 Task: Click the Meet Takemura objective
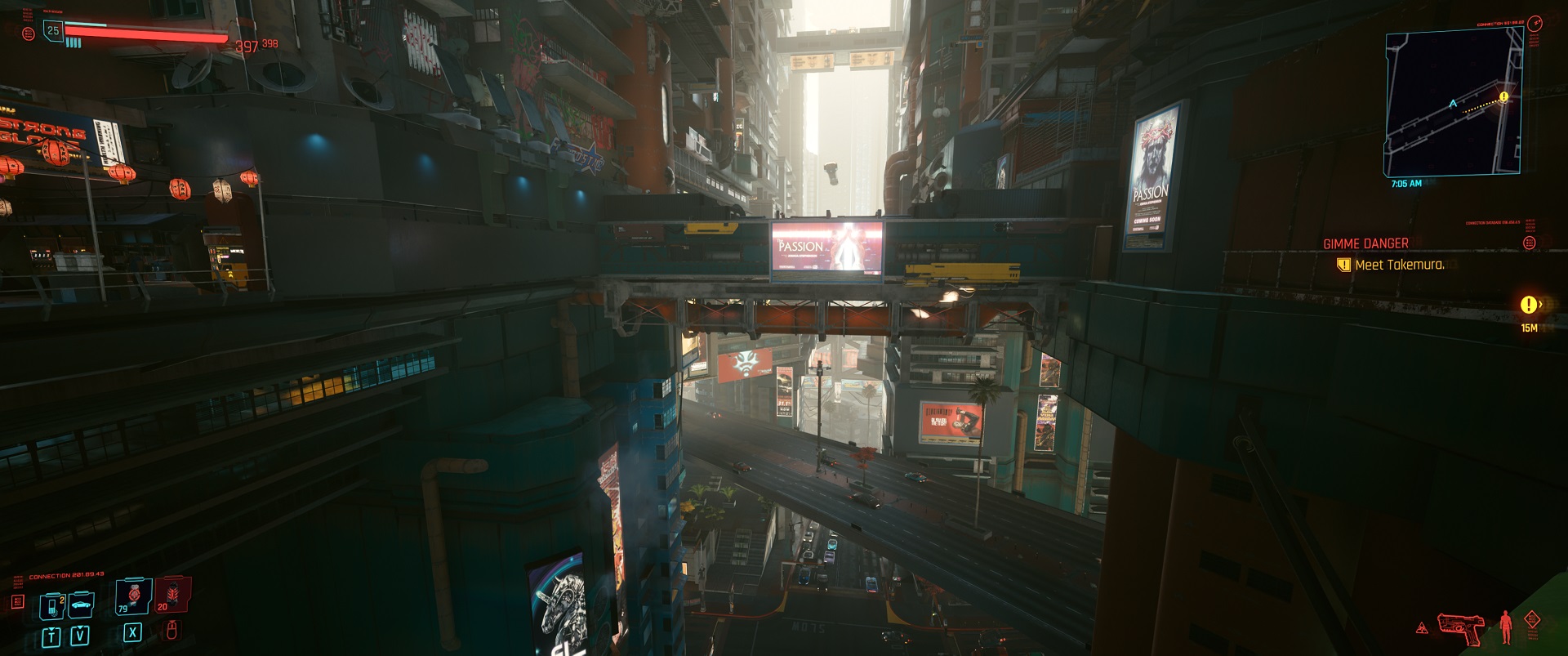(x=1399, y=265)
